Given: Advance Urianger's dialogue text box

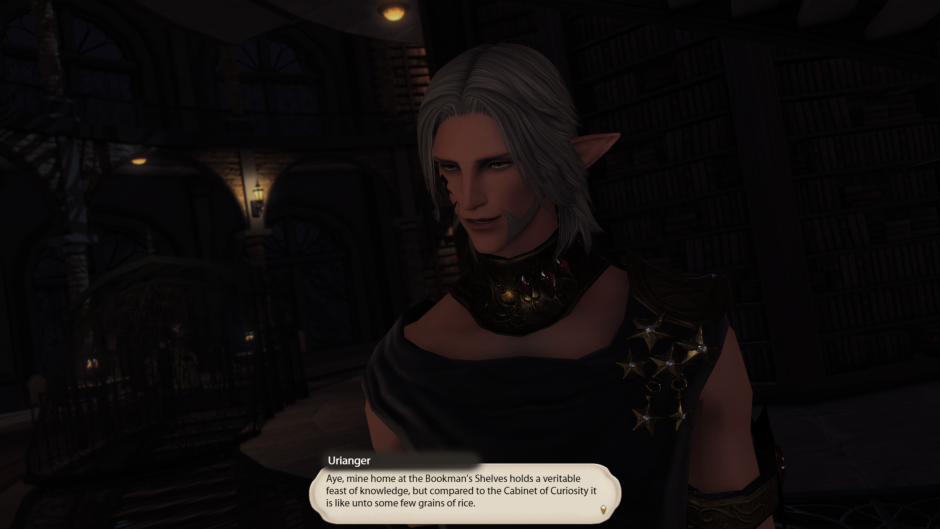Looking at the screenshot, I should (465, 493).
